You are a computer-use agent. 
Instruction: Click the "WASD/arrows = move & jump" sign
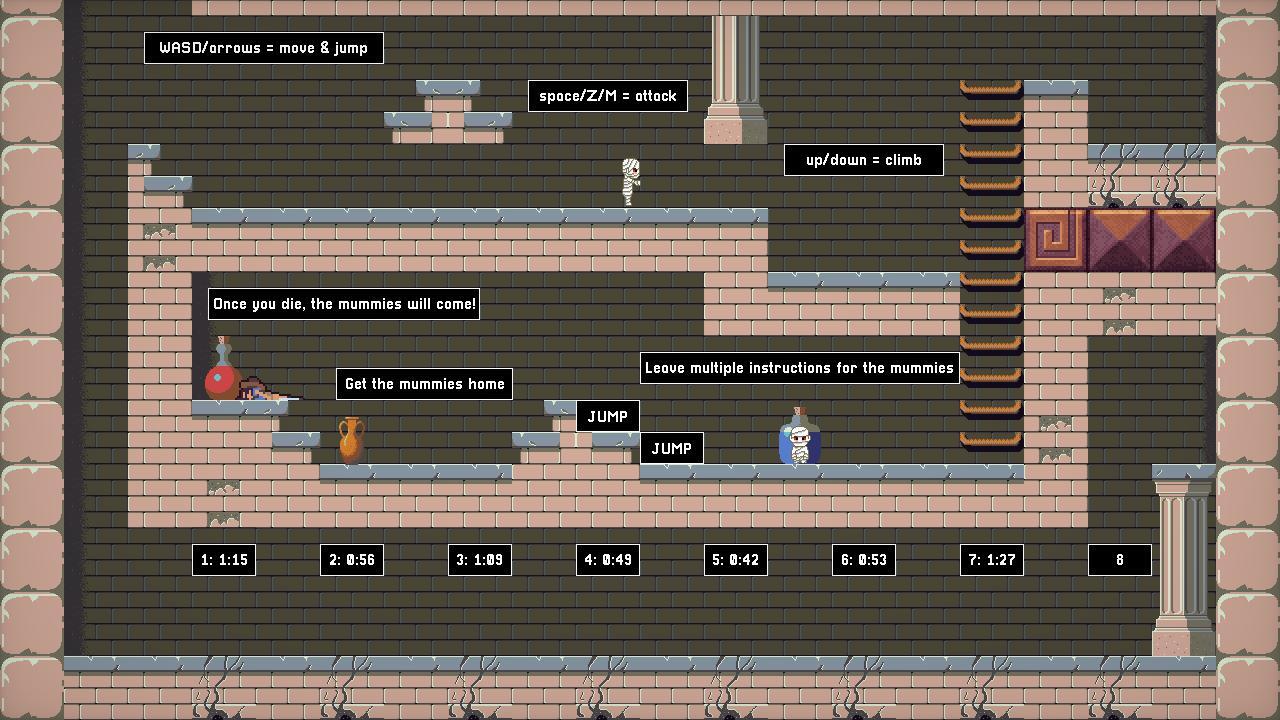(x=264, y=47)
